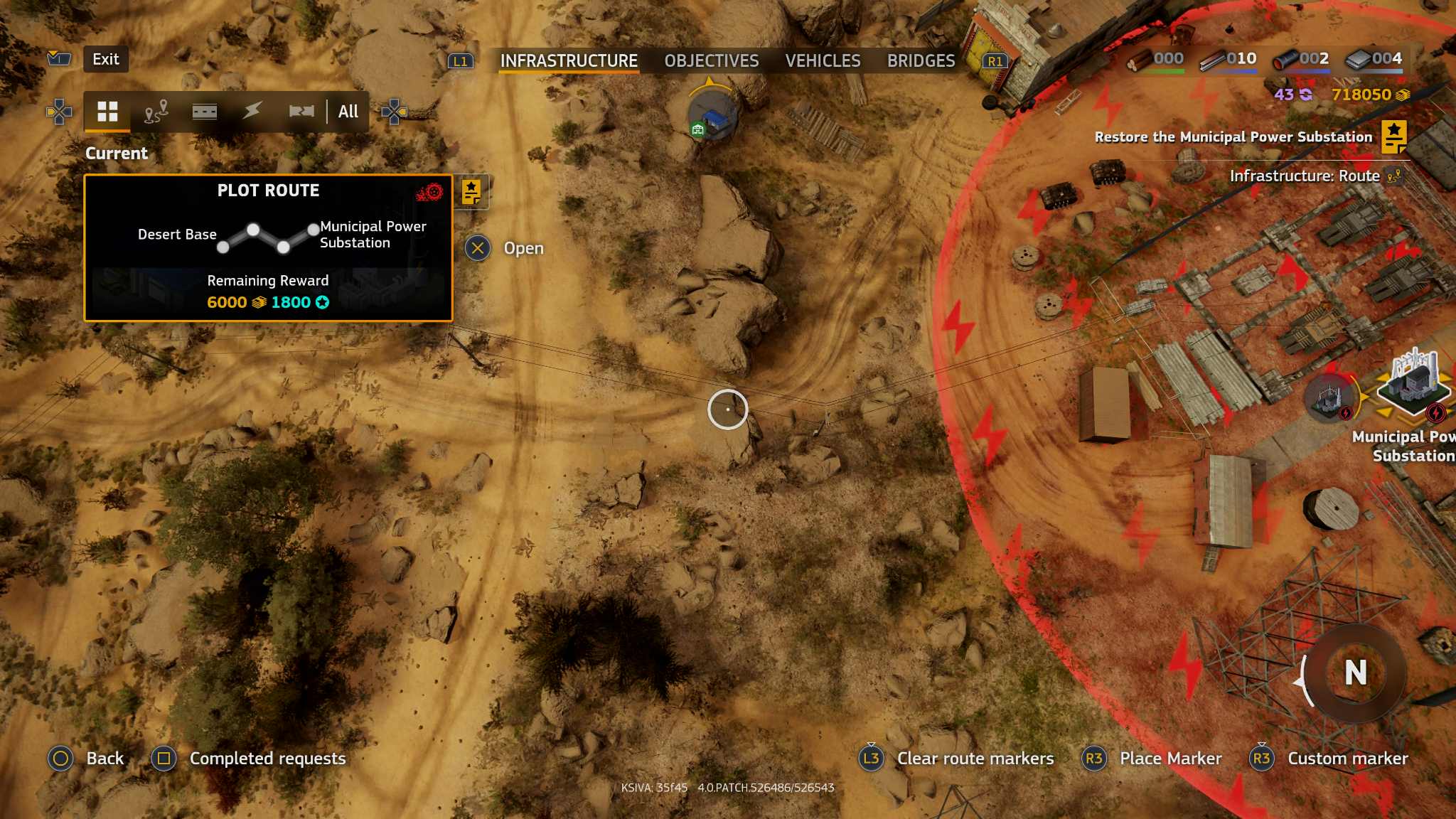
Task: Choose the road infrastructure filter icon
Action: coord(205,112)
